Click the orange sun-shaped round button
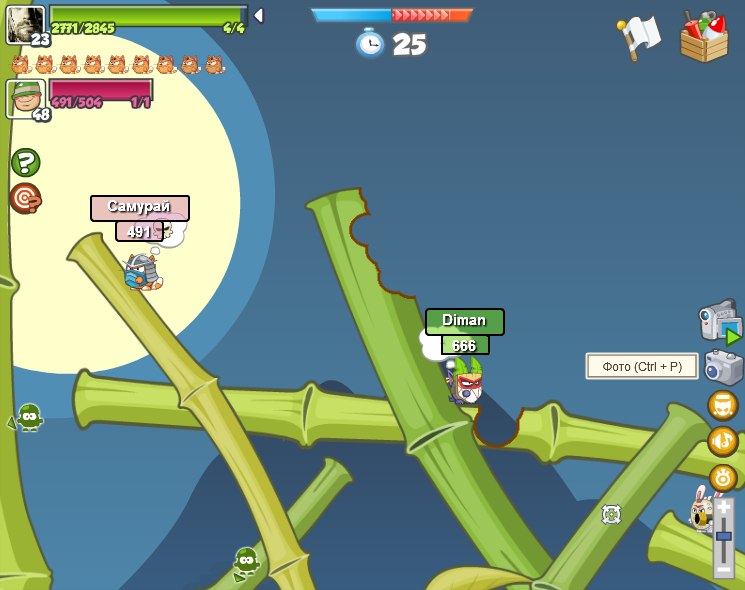This screenshot has height=590, width=745. click(722, 477)
